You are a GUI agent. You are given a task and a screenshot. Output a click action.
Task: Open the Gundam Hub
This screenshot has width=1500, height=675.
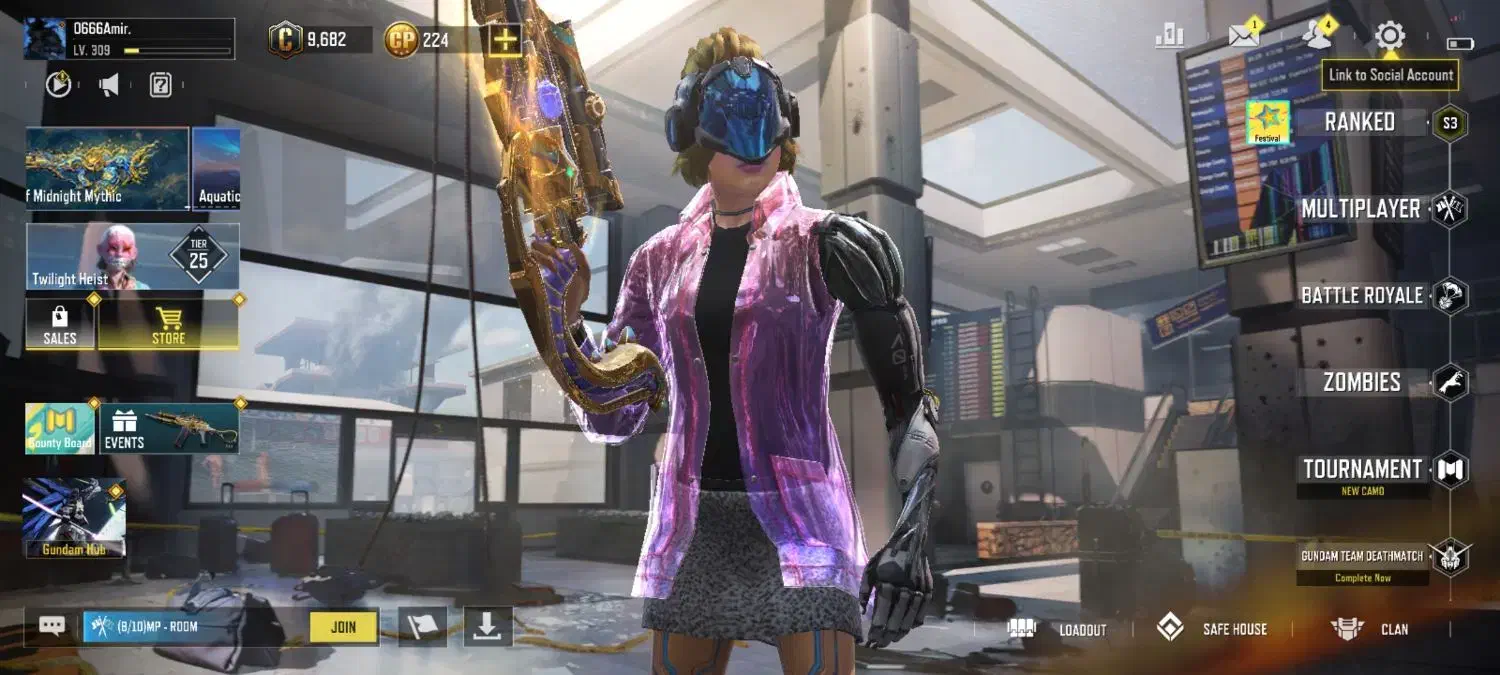click(x=74, y=517)
